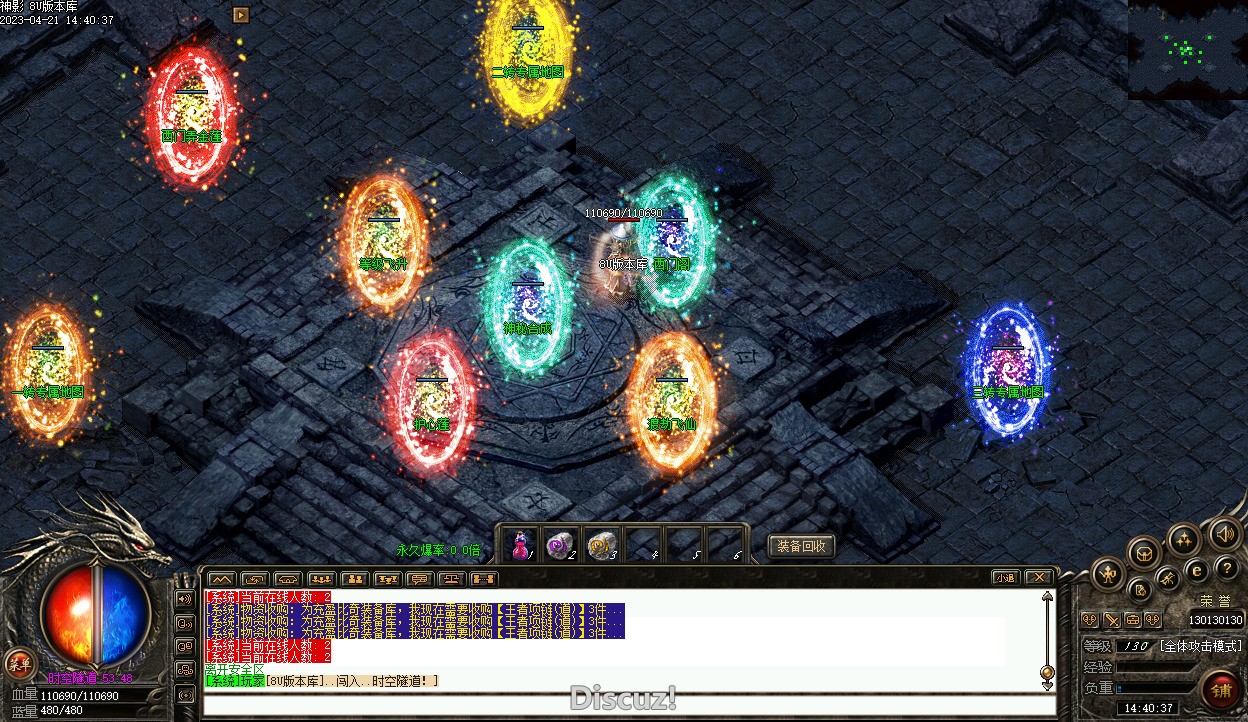This screenshot has height=722, width=1248.
Task: Select the pink potion gourd in hotbar
Action: (520, 544)
